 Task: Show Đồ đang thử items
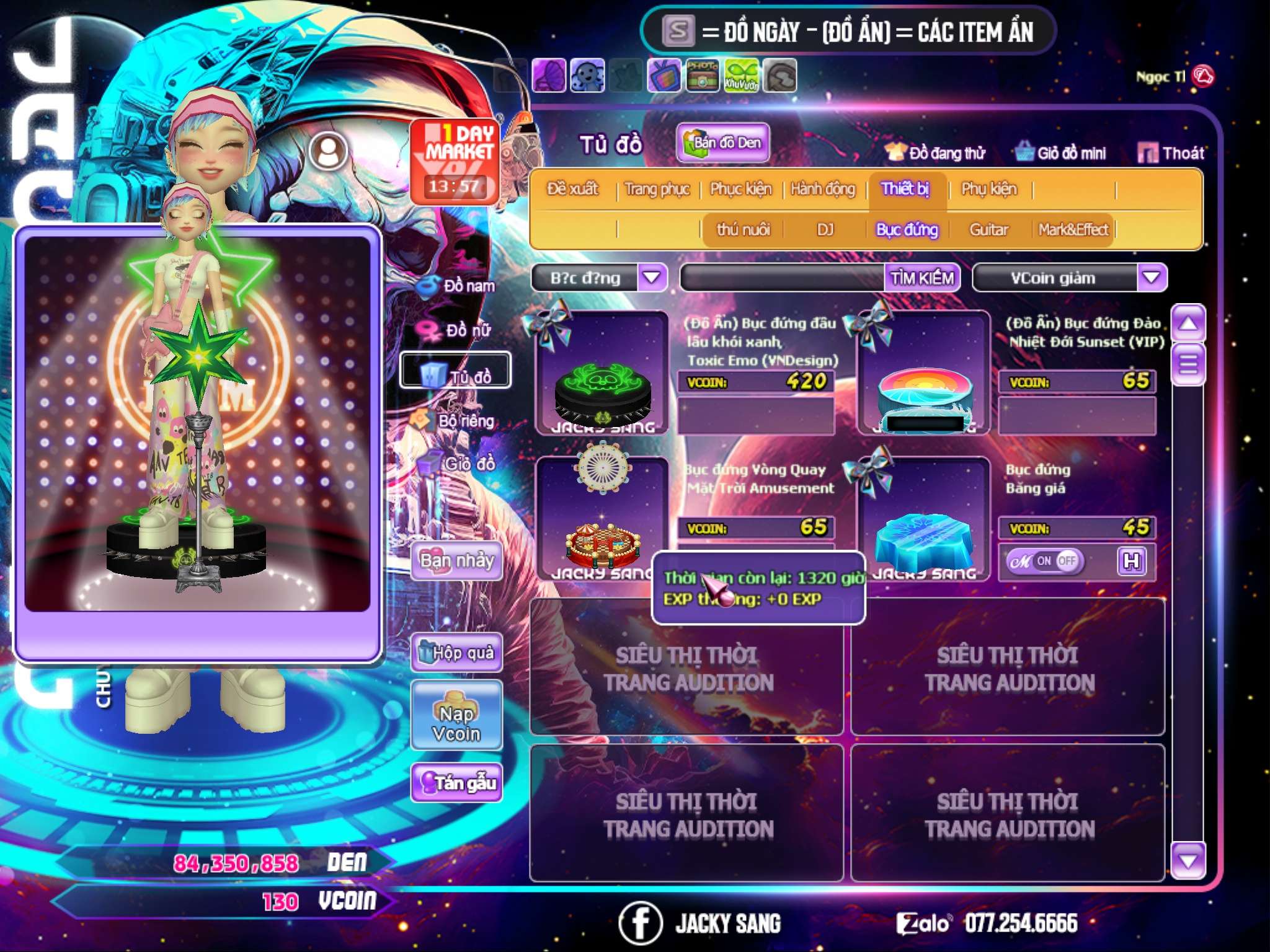coord(935,153)
